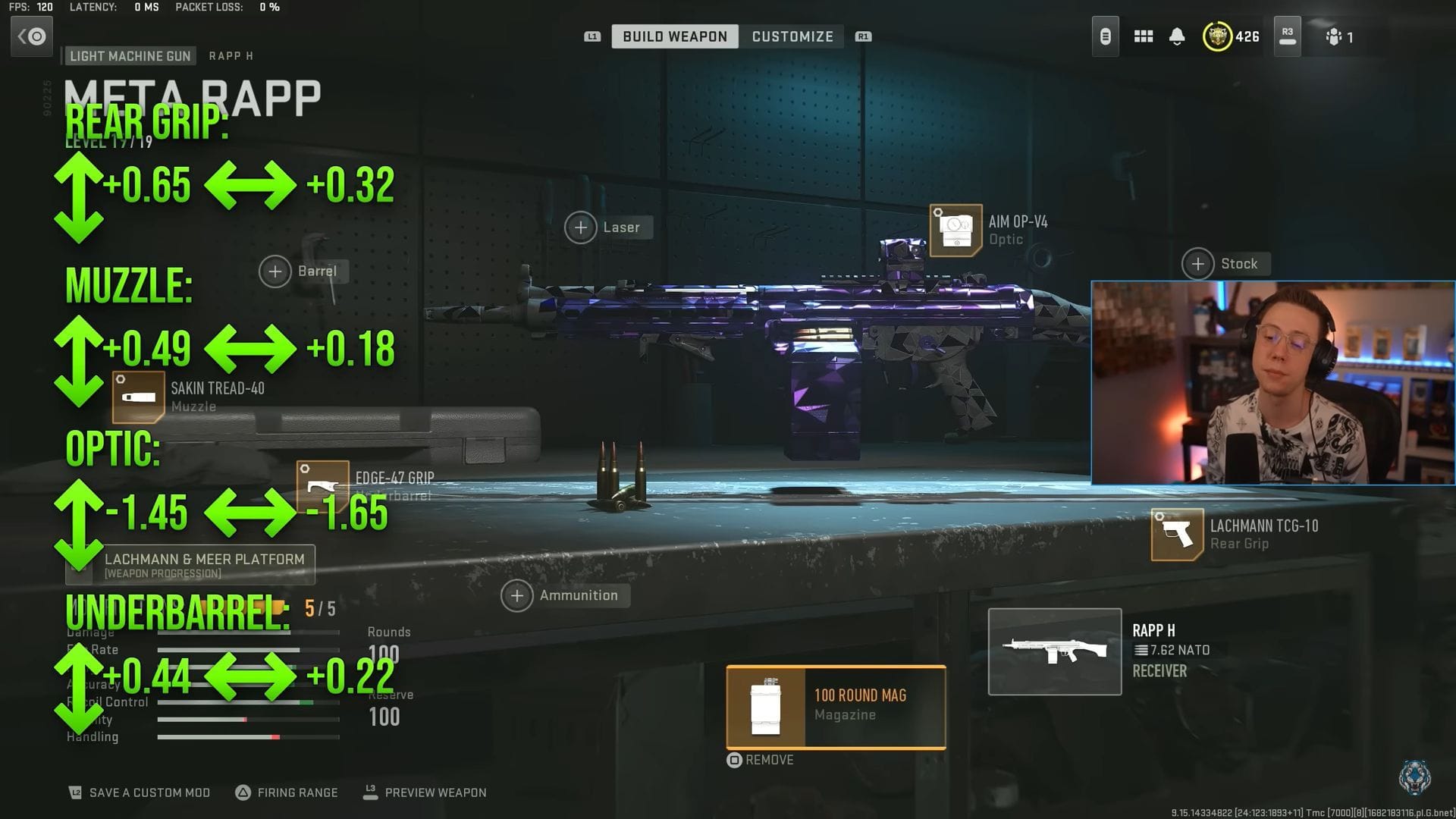1456x819 pixels.
Task: Add a Laser attachment
Action: pyautogui.click(x=581, y=227)
